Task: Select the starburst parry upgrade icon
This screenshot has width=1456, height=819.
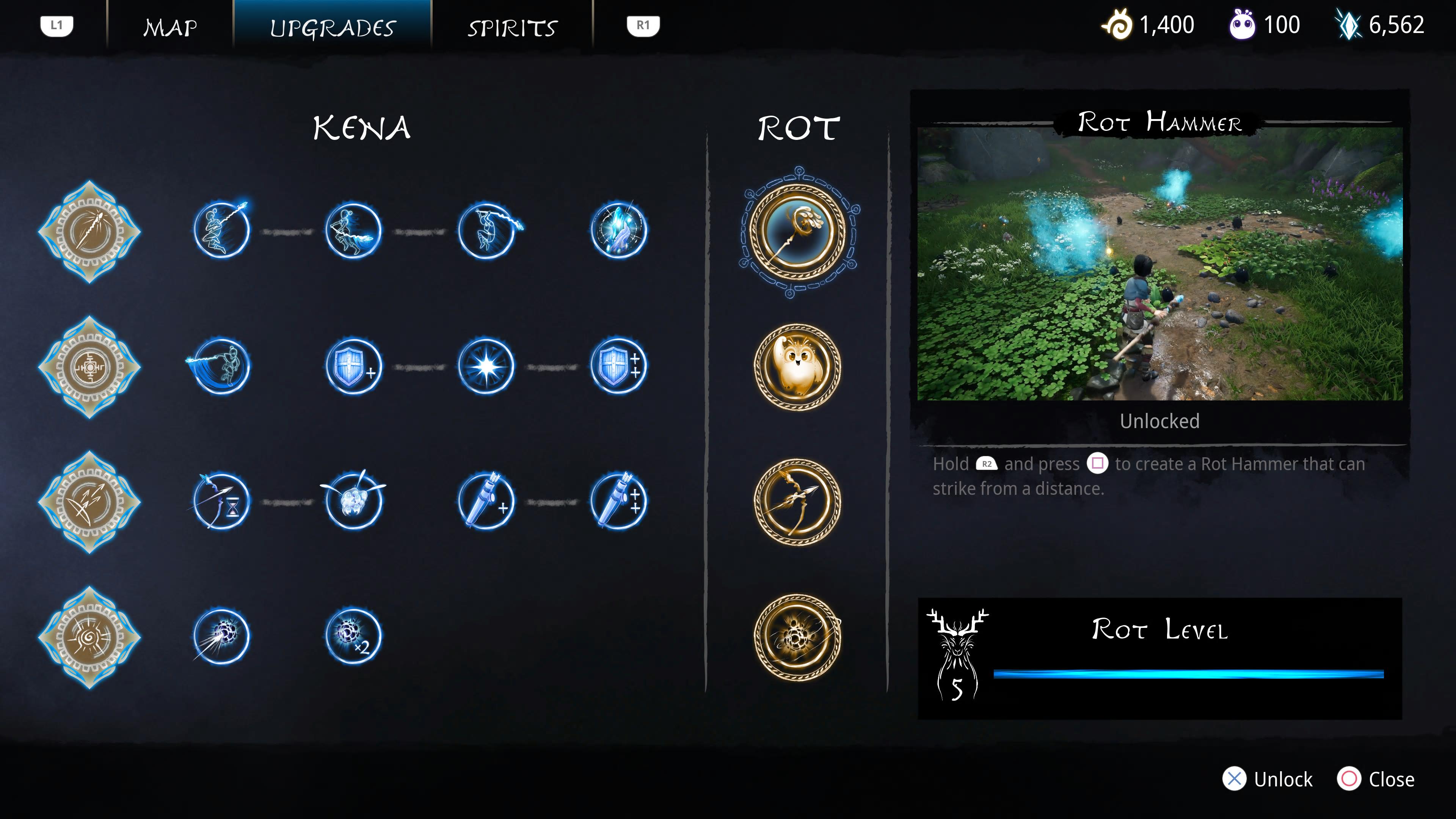Action: [x=486, y=367]
